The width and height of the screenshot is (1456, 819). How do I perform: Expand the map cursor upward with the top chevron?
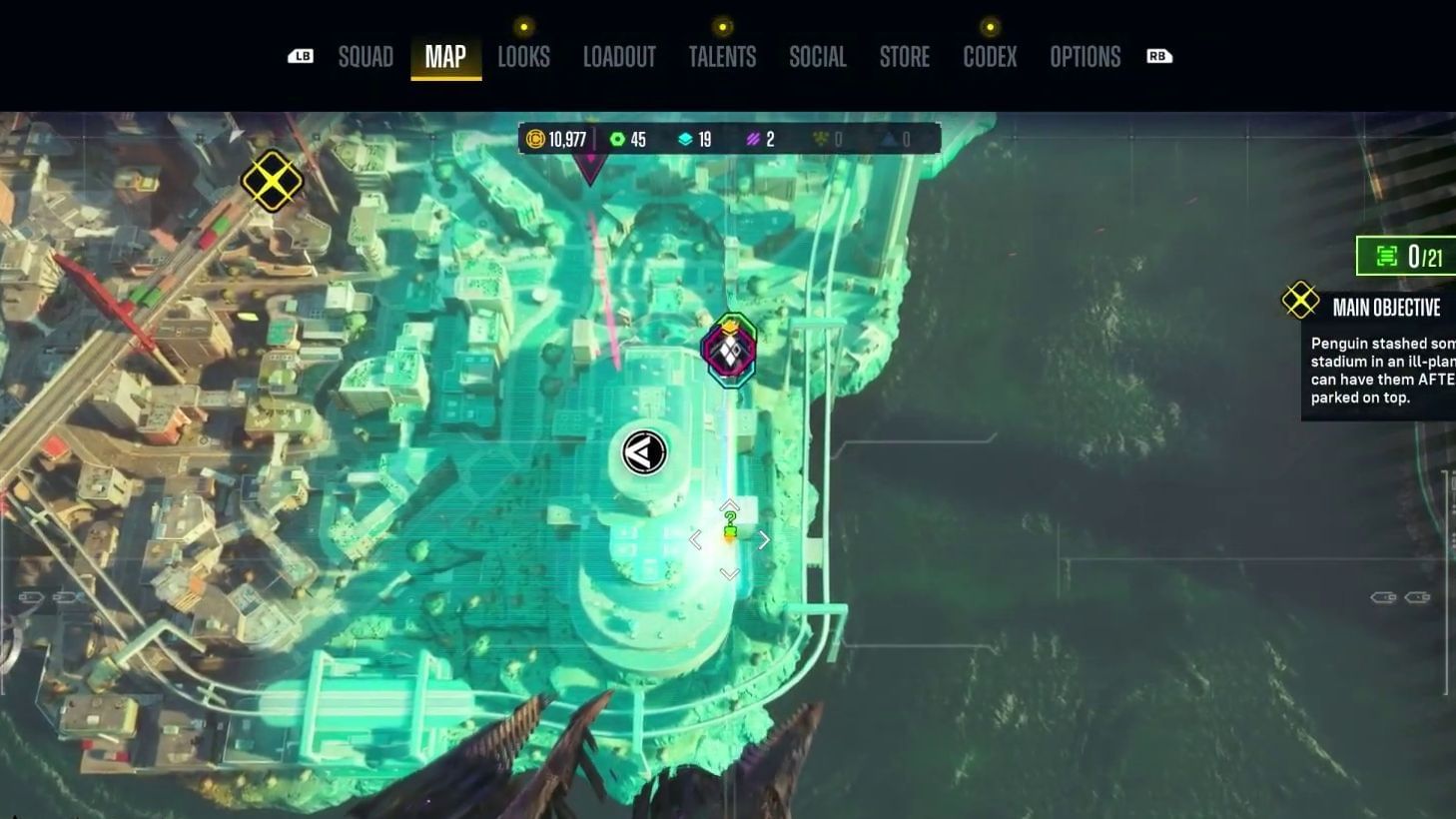[729, 504]
